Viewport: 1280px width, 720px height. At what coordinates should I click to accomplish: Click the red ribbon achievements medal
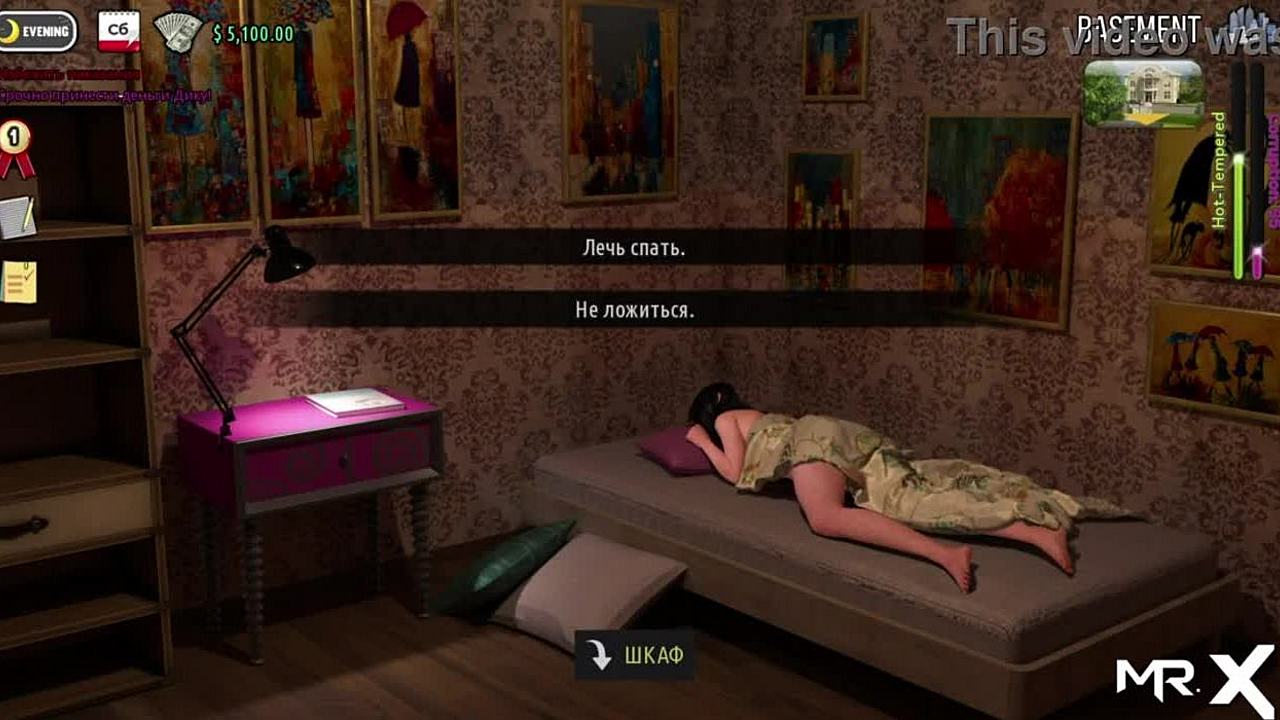pos(15,146)
